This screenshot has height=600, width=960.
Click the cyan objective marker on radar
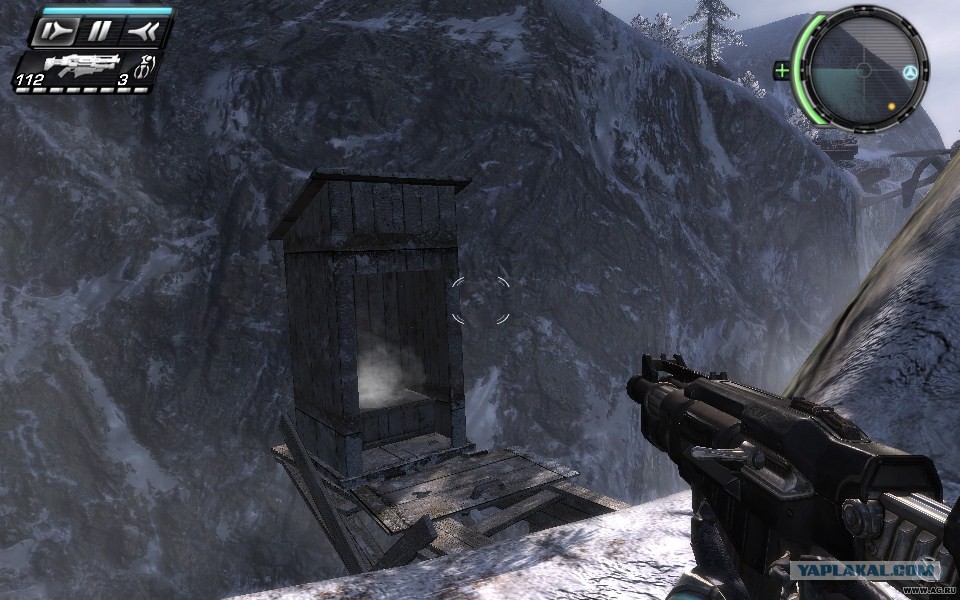pyautogui.click(x=909, y=73)
